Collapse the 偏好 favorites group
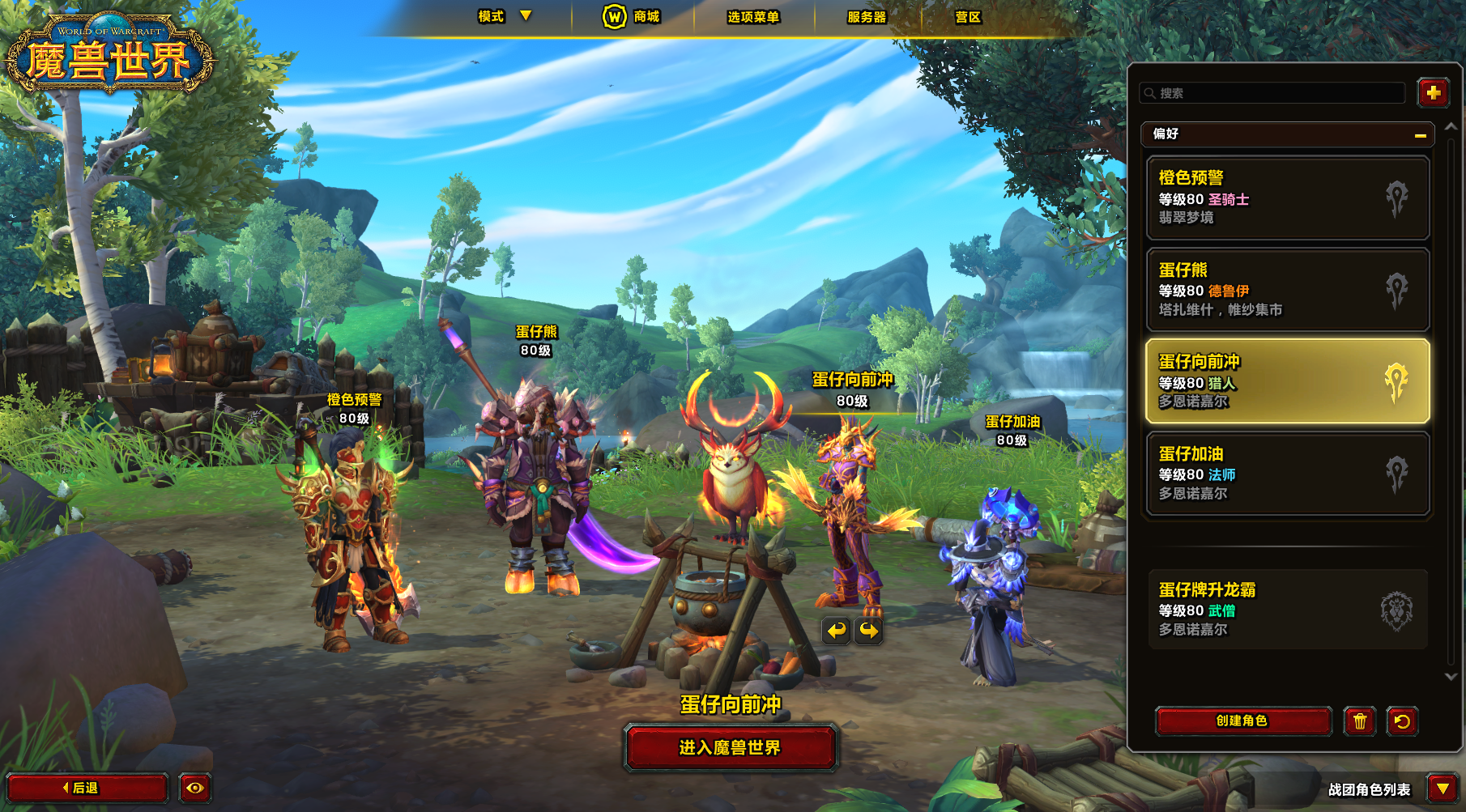 tap(1420, 135)
